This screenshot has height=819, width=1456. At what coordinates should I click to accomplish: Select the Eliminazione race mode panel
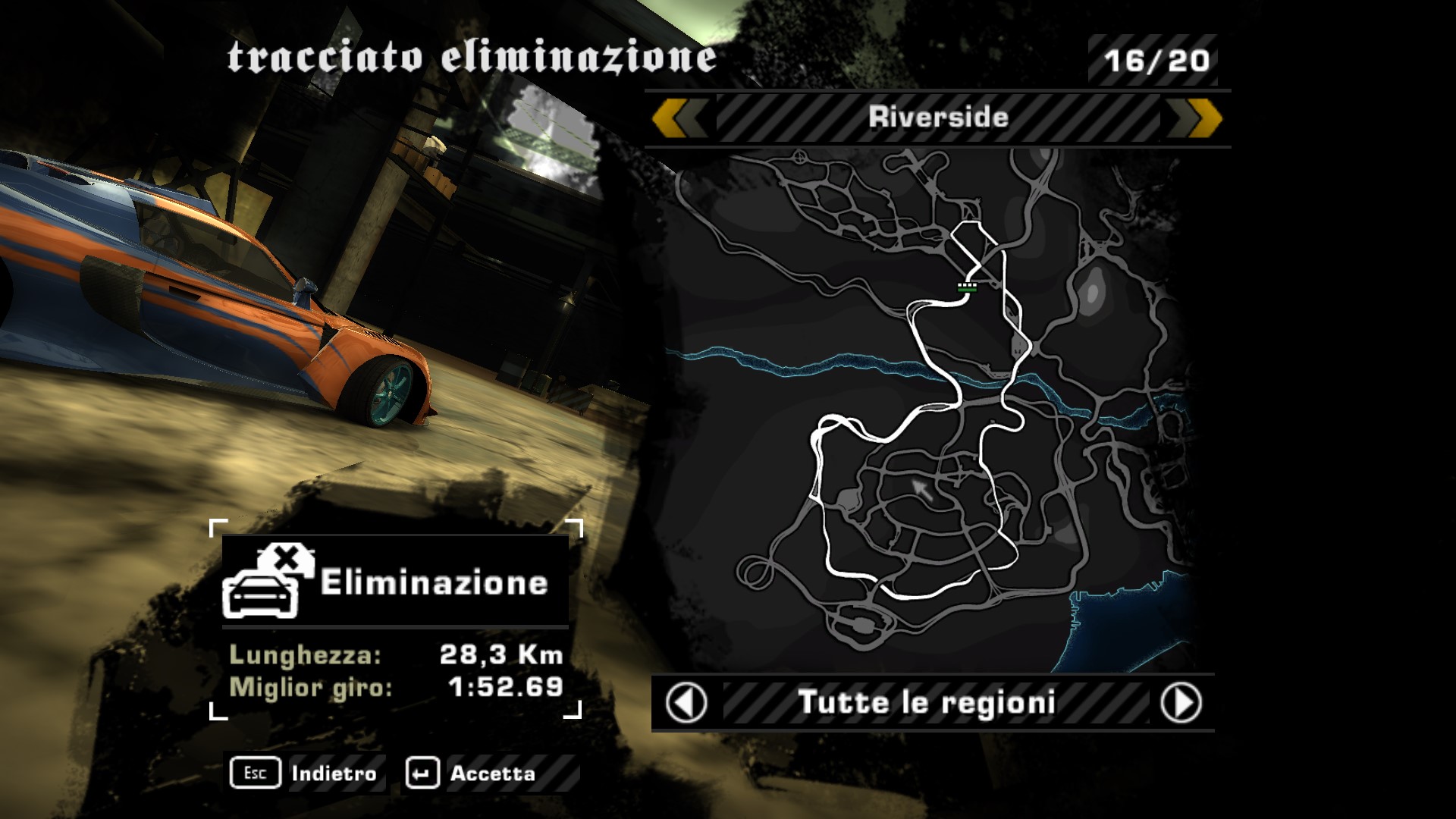pyautogui.click(x=395, y=582)
